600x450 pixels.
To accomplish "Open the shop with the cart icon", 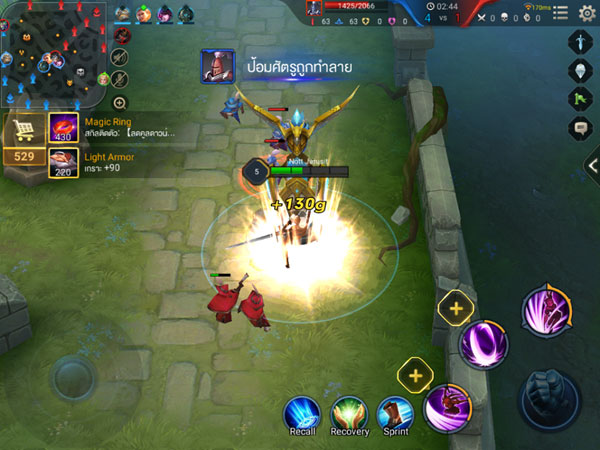I will click(23, 131).
